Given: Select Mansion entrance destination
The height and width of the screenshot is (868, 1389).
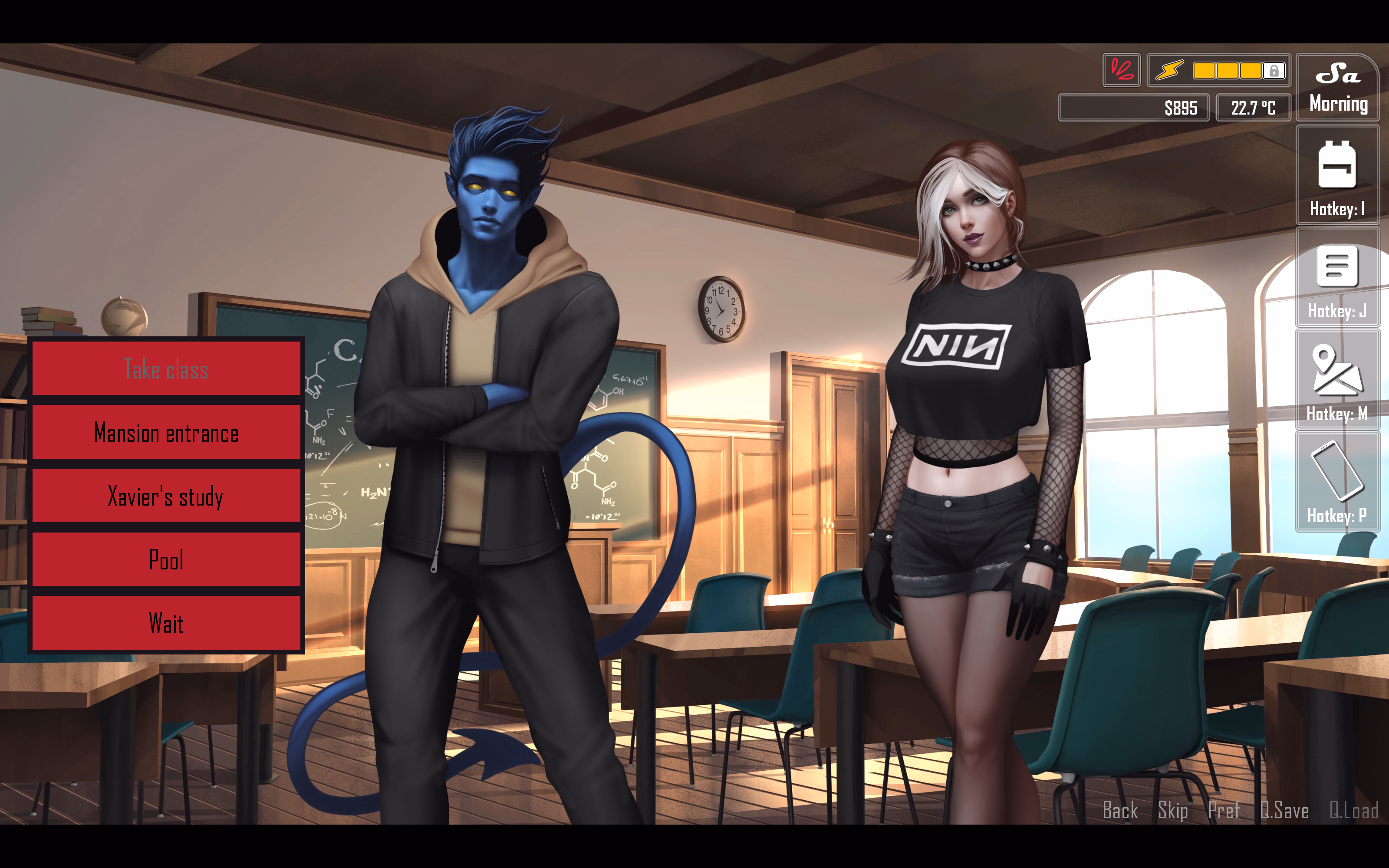Looking at the screenshot, I should [x=166, y=434].
